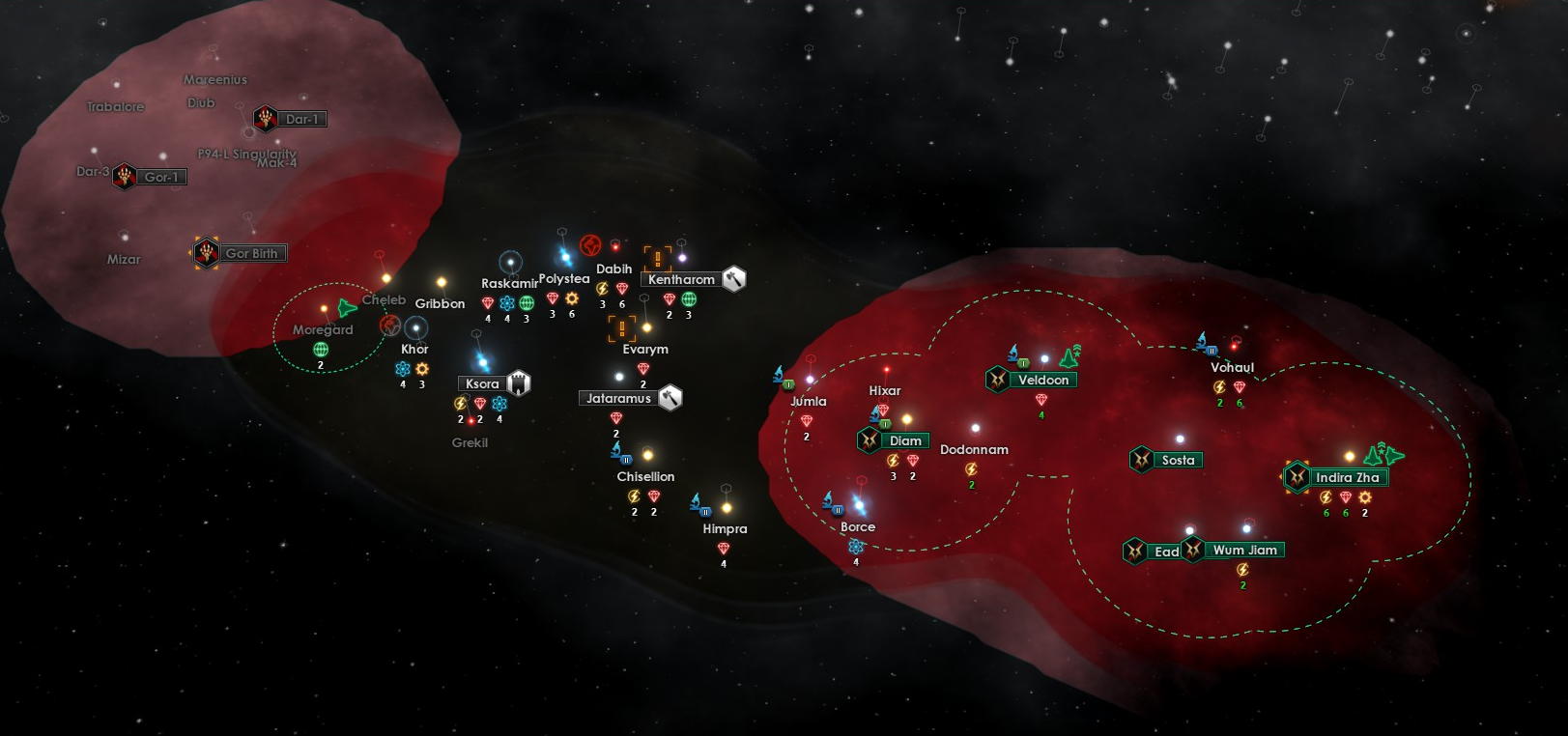1568x736 pixels.
Task: Select the Himpra system name
Action: (x=725, y=528)
